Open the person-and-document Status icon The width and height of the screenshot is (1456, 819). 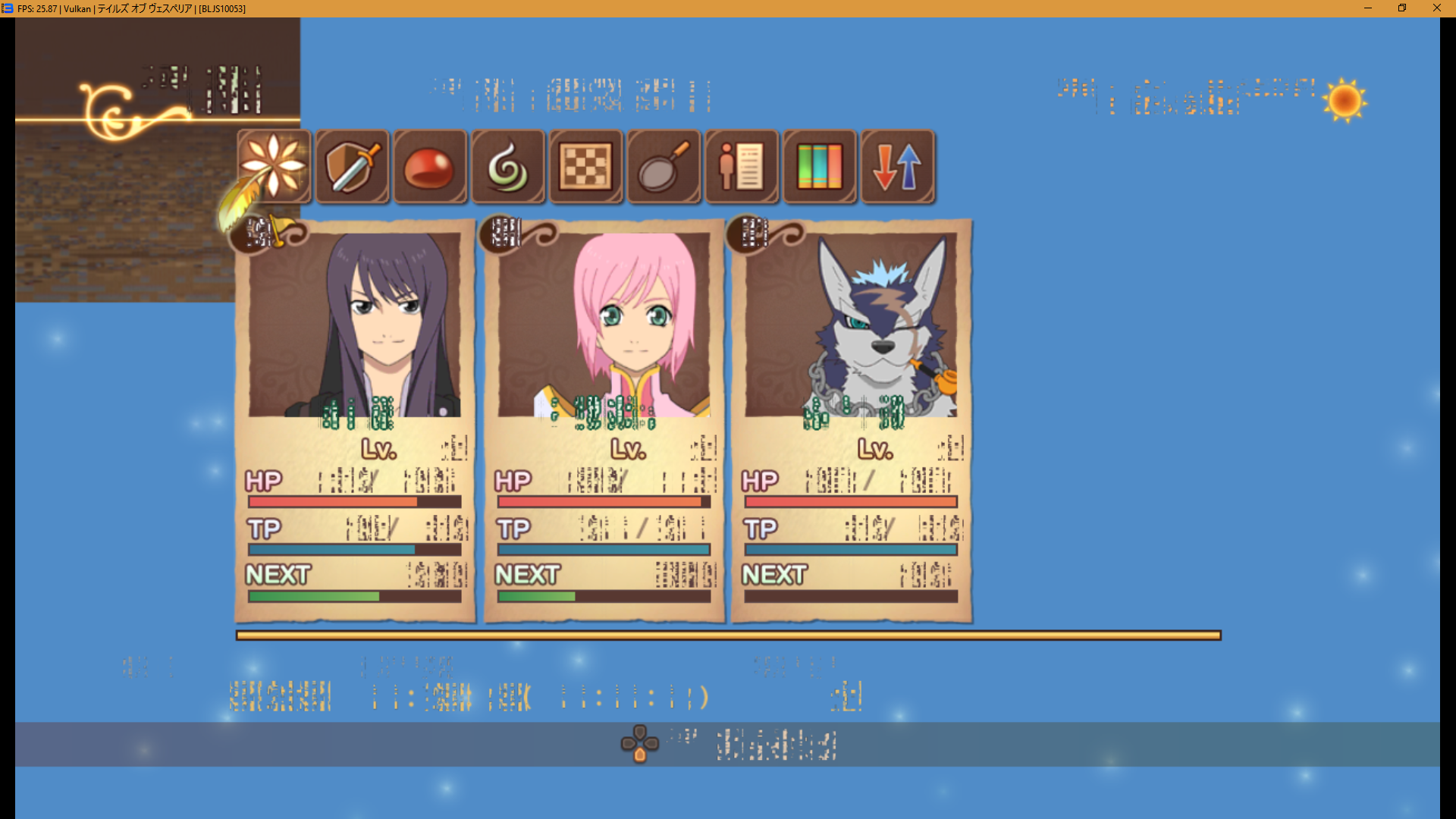pos(742,166)
